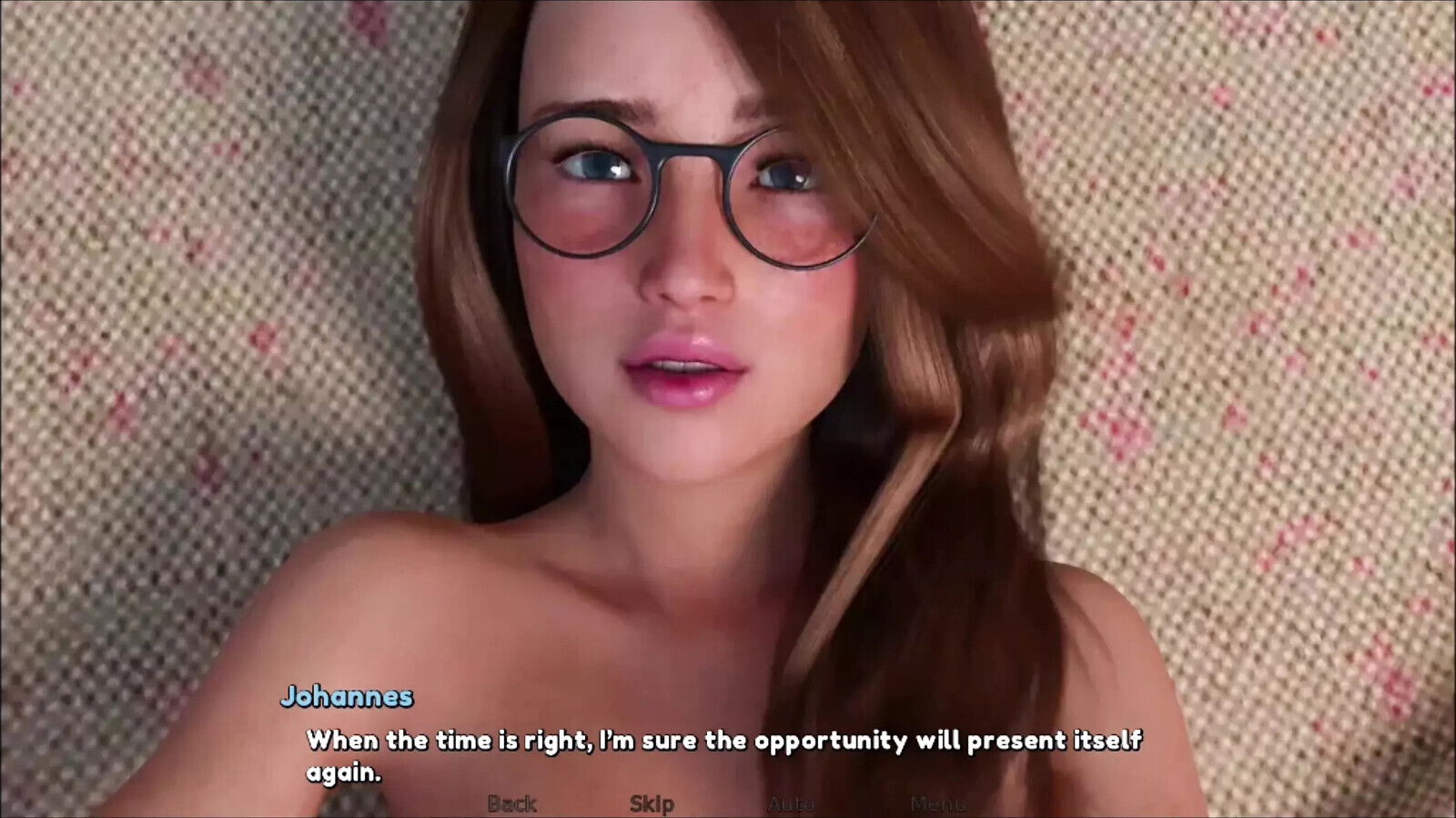Open the save and load Menu screen
This screenshot has height=818, width=1456.
pos(937,803)
